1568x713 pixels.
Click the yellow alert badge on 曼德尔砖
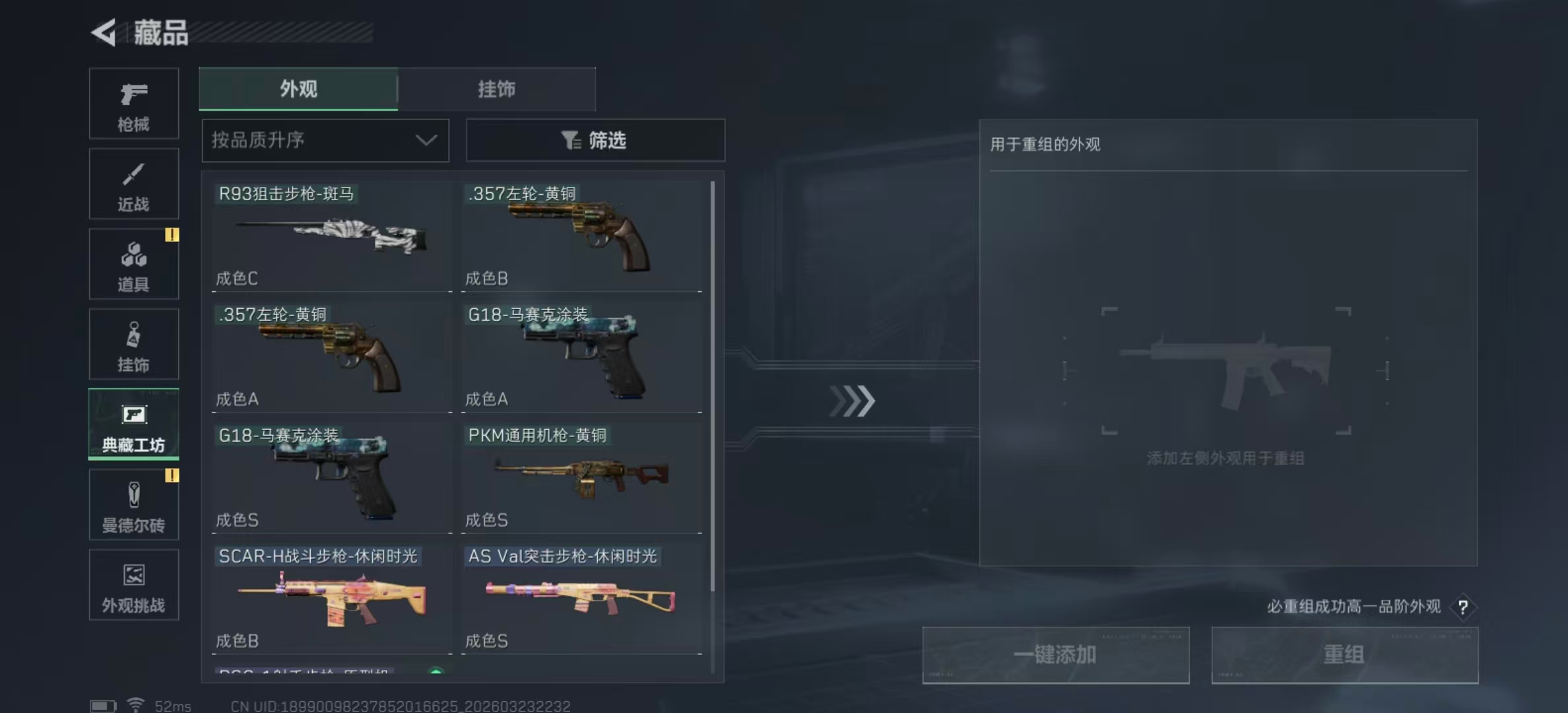[x=172, y=475]
